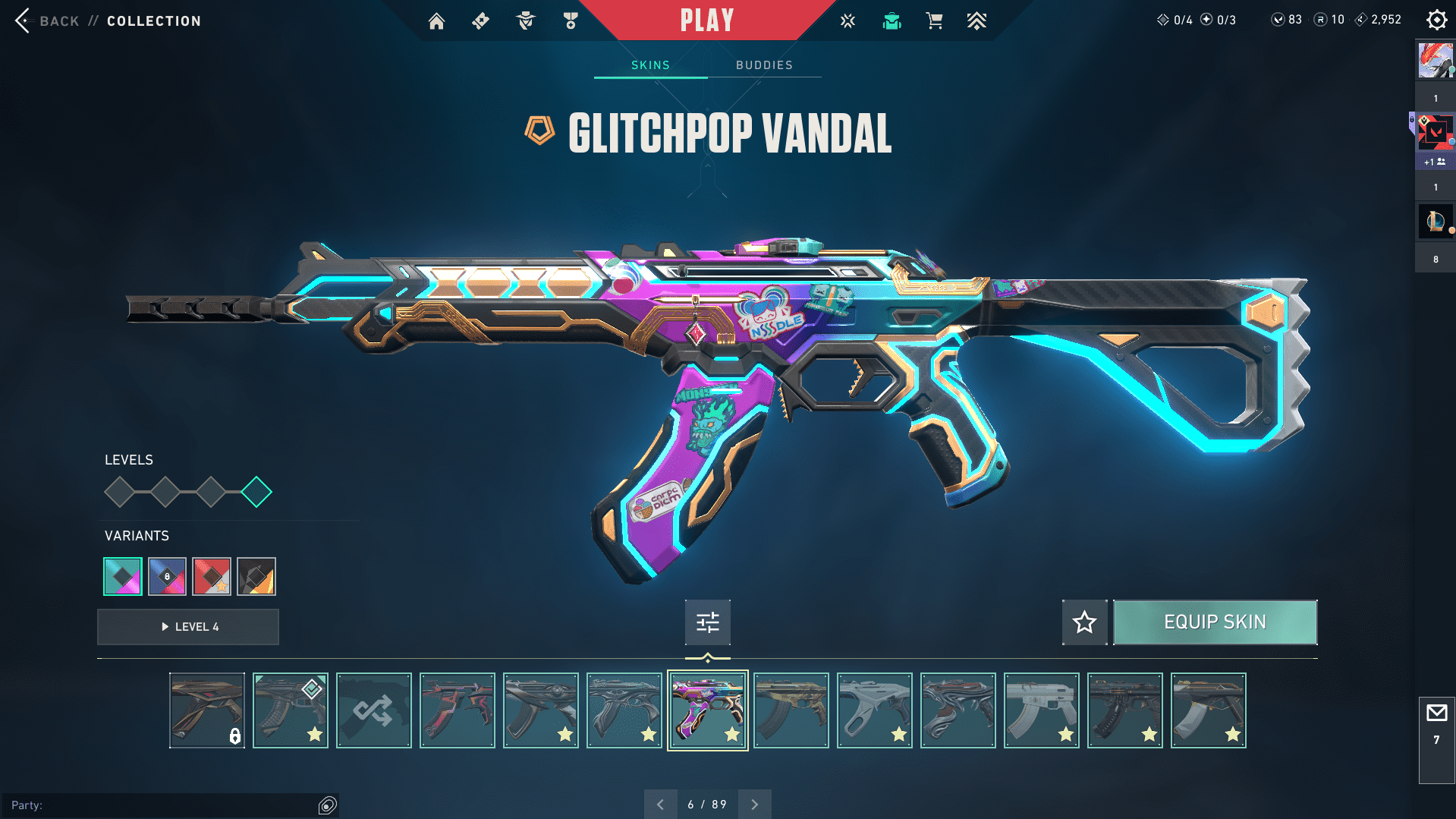This screenshot has width=1456, height=819.
Task: Open the home screen icon
Action: pyautogui.click(x=436, y=21)
